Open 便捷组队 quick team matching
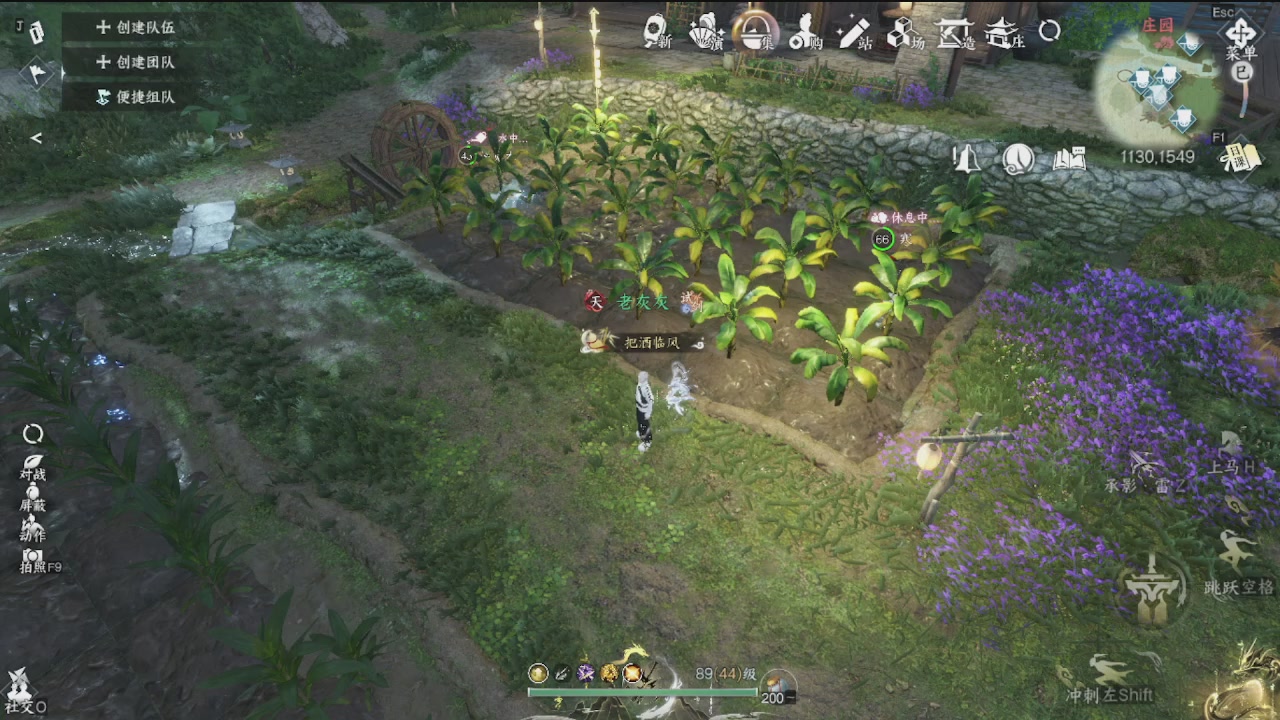 coord(135,97)
